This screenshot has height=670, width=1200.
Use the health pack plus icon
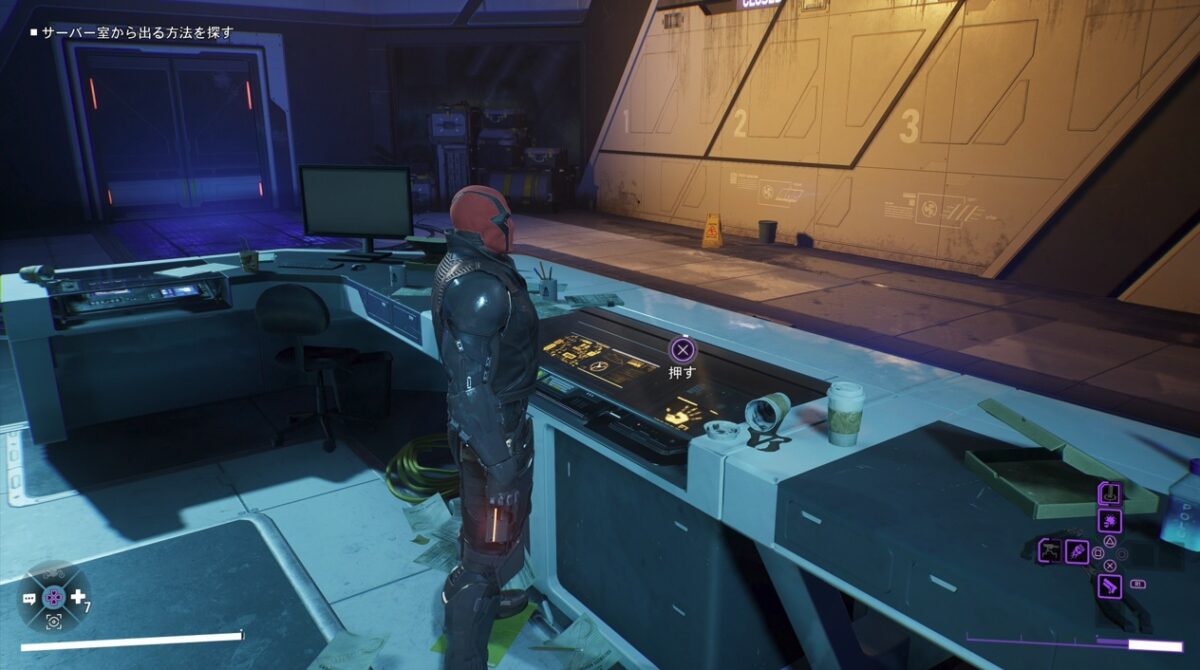[78, 596]
